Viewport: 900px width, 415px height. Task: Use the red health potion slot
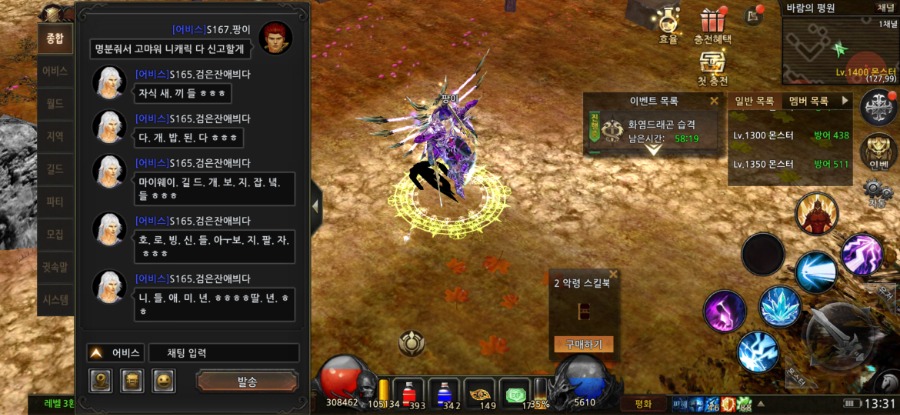pyautogui.click(x=408, y=390)
